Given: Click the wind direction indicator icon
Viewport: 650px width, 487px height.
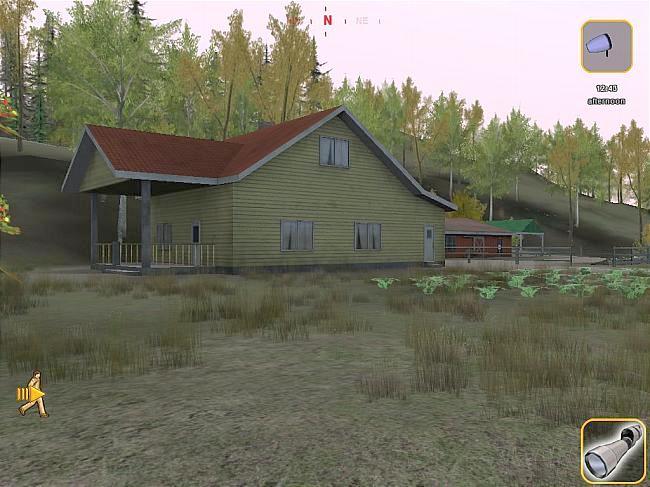Looking at the screenshot, I should pos(606,46).
